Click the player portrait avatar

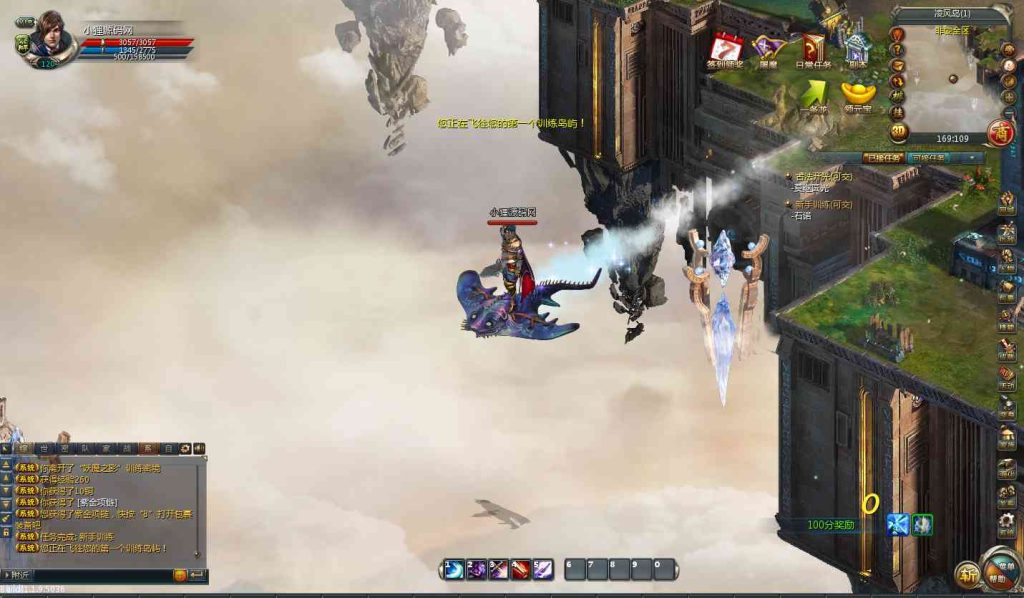(x=47, y=35)
